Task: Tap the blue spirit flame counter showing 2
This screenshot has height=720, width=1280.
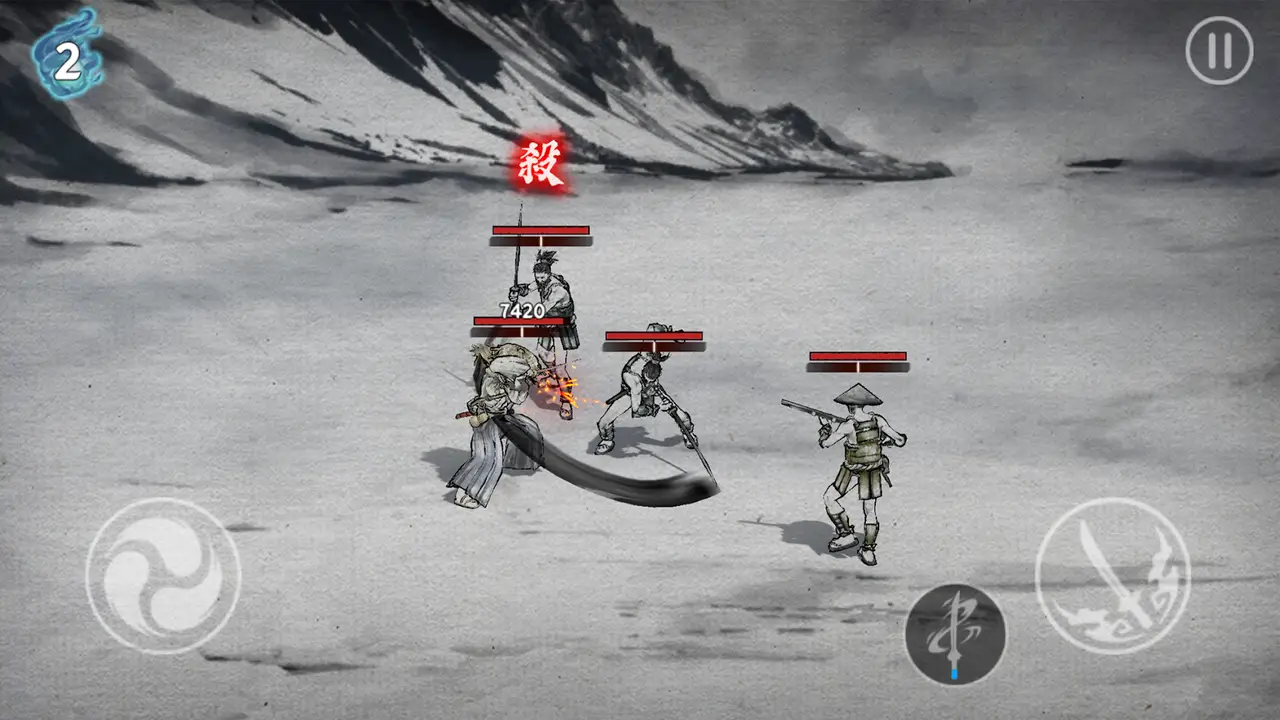Action: (x=66, y=57)
